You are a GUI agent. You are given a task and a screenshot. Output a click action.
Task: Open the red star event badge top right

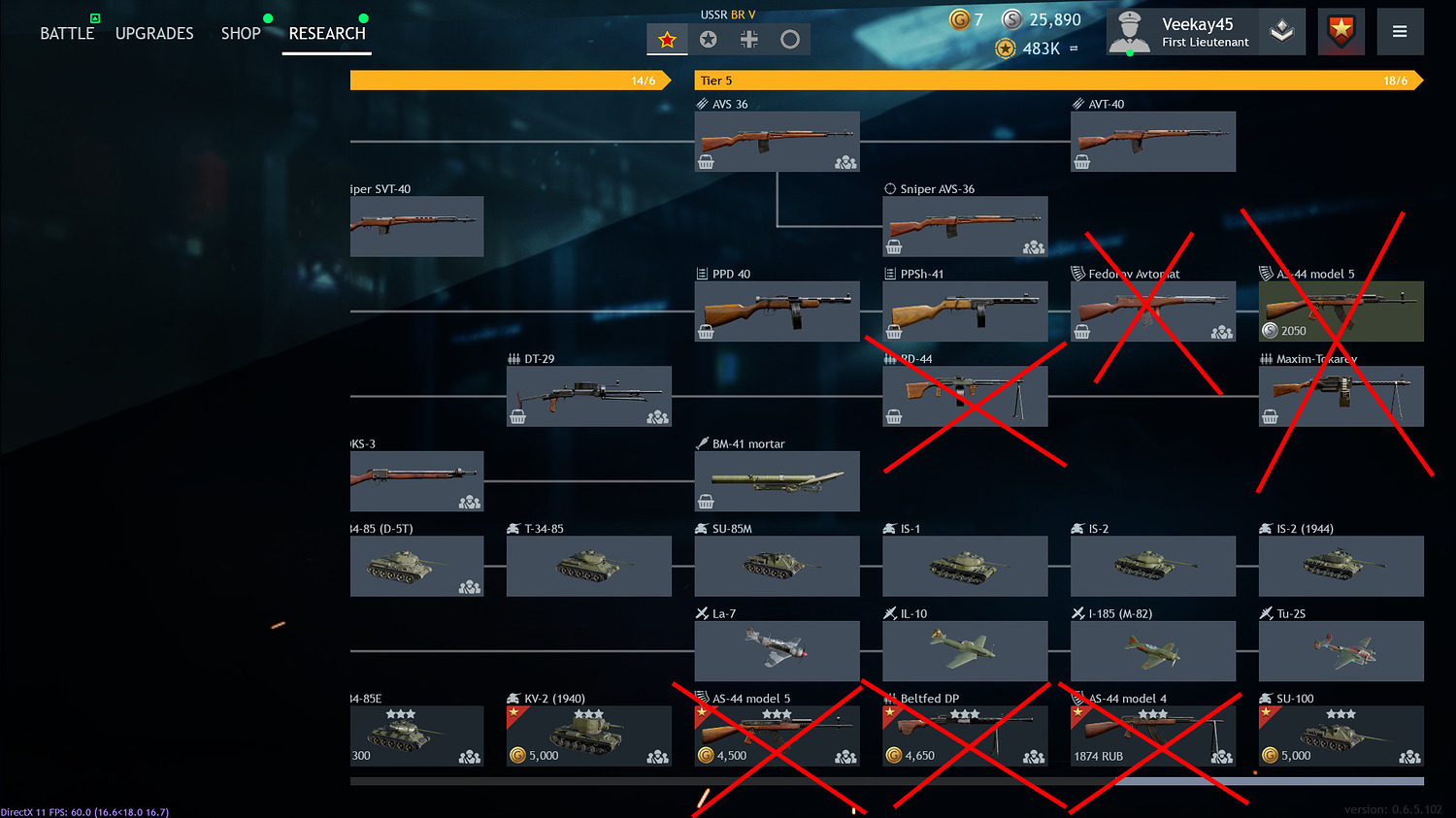(x=1340, y=31)
